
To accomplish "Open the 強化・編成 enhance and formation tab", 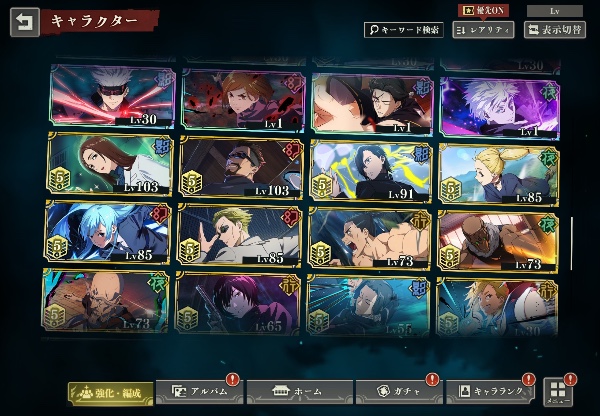I will [109, 391].
